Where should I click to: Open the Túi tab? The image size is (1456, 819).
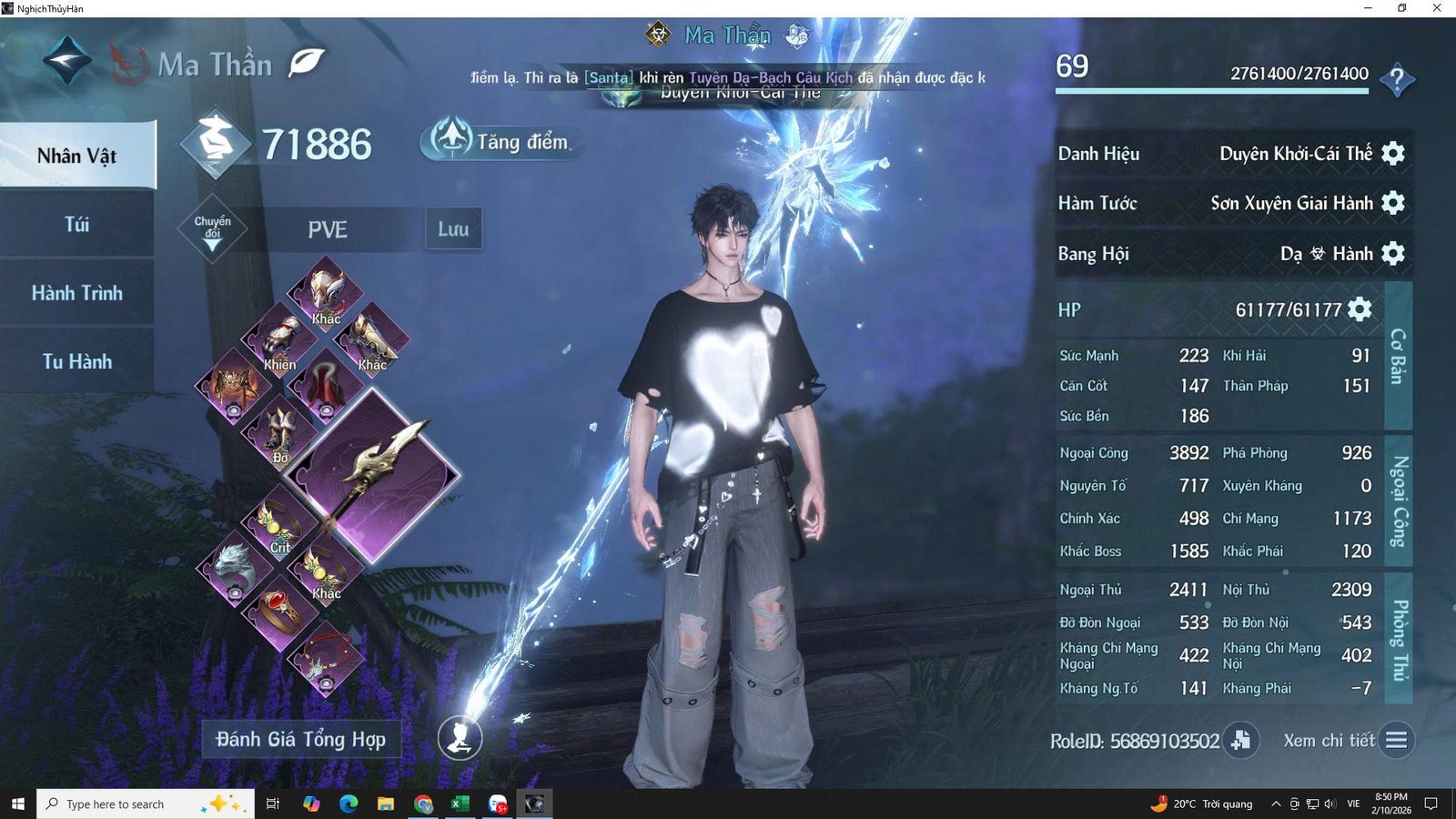[77, 225]
